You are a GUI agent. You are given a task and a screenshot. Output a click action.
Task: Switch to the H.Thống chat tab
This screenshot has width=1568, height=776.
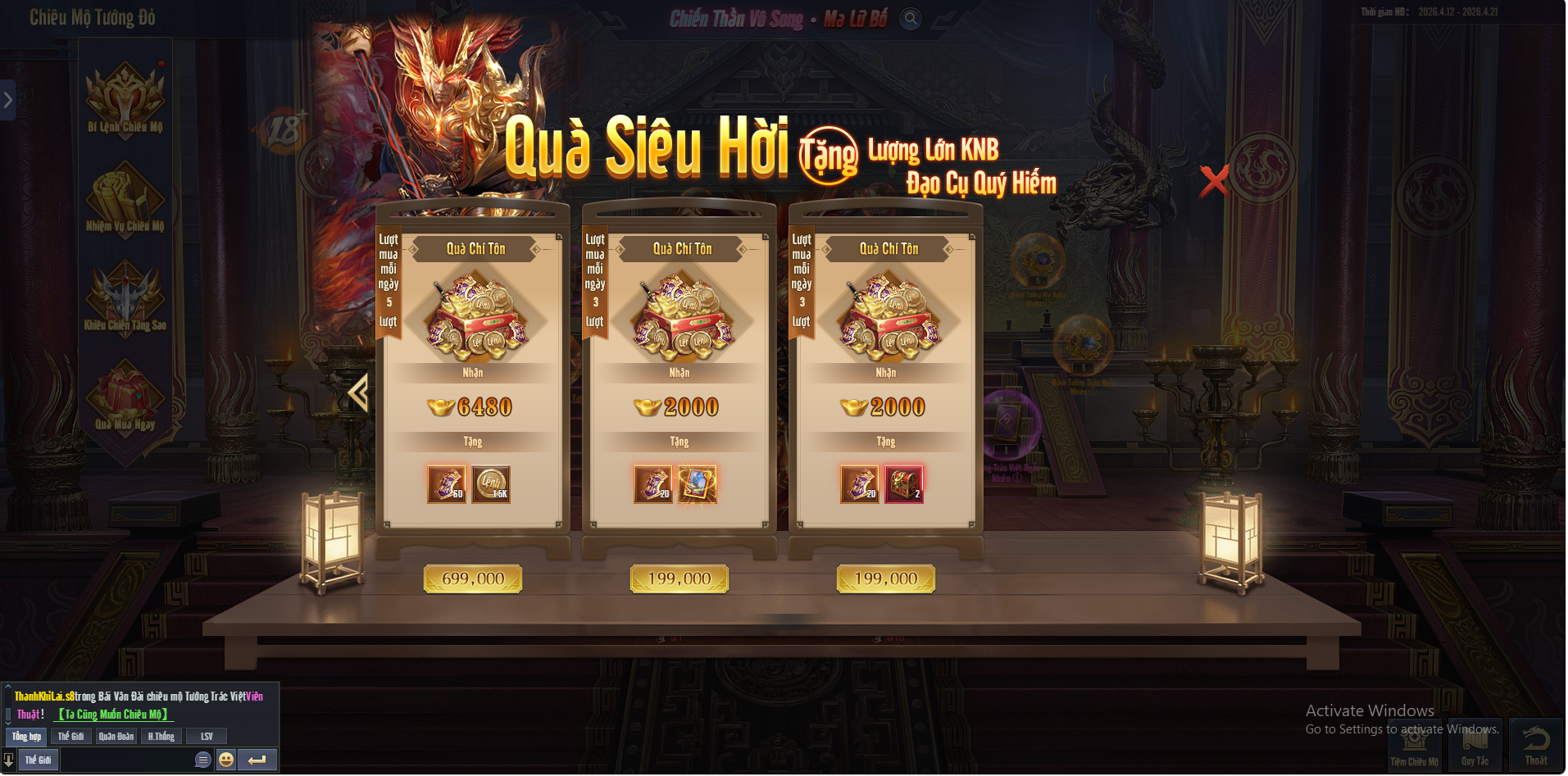[x=161, y=736]
